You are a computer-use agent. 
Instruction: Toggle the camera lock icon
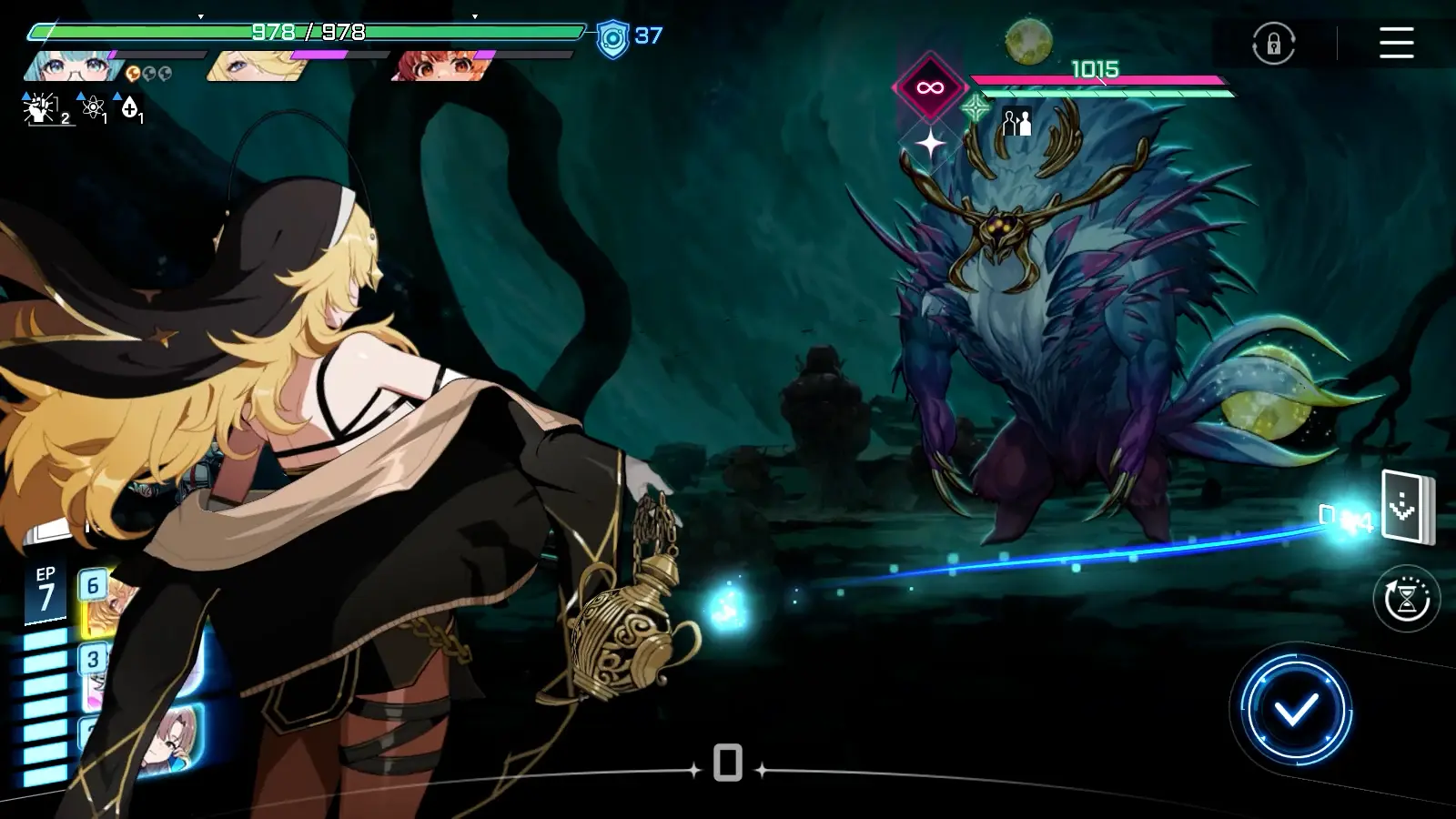pos(1273,44)
